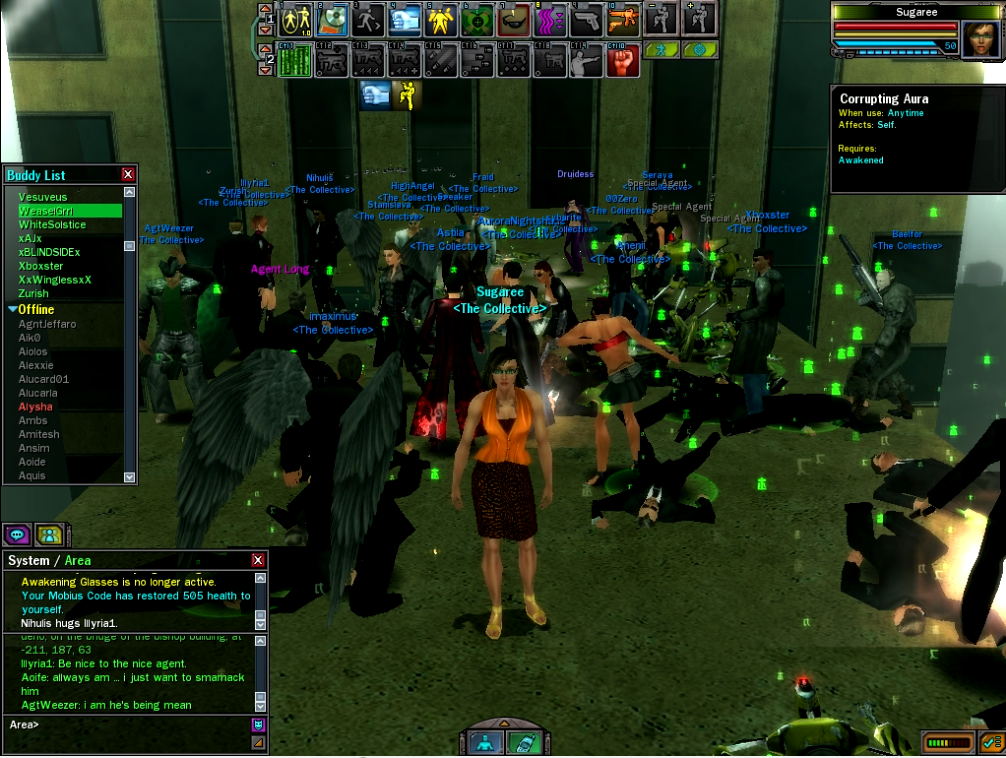Open the cell phone button at bottom
The width and height of the screenshot is (1006, 758).
click(523, 742)
